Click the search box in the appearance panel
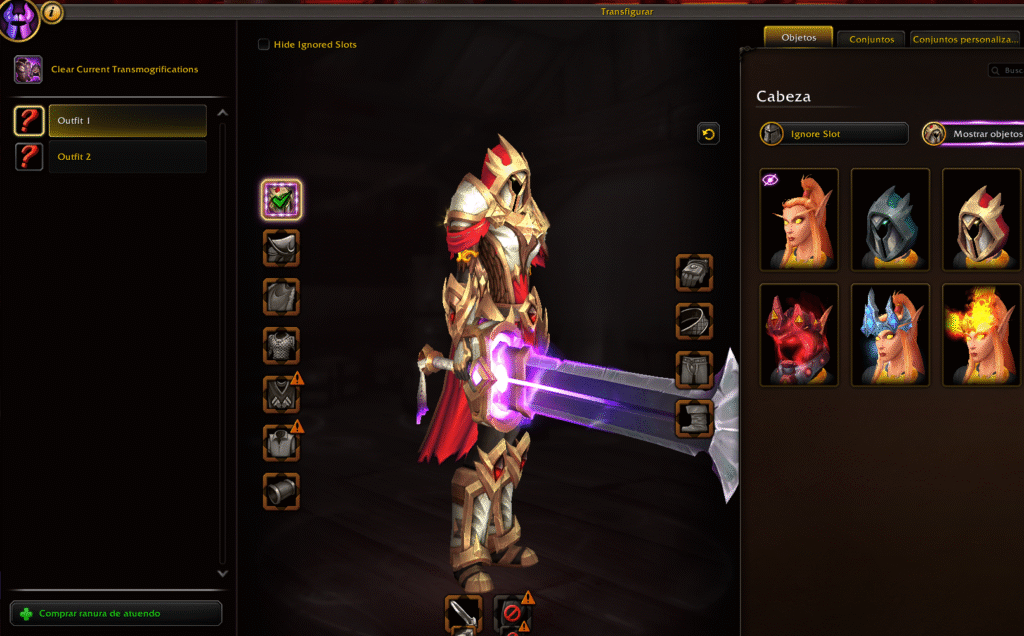Image resolution: width=1024 pixels, height=636 pixels. tap(1006, 71)
